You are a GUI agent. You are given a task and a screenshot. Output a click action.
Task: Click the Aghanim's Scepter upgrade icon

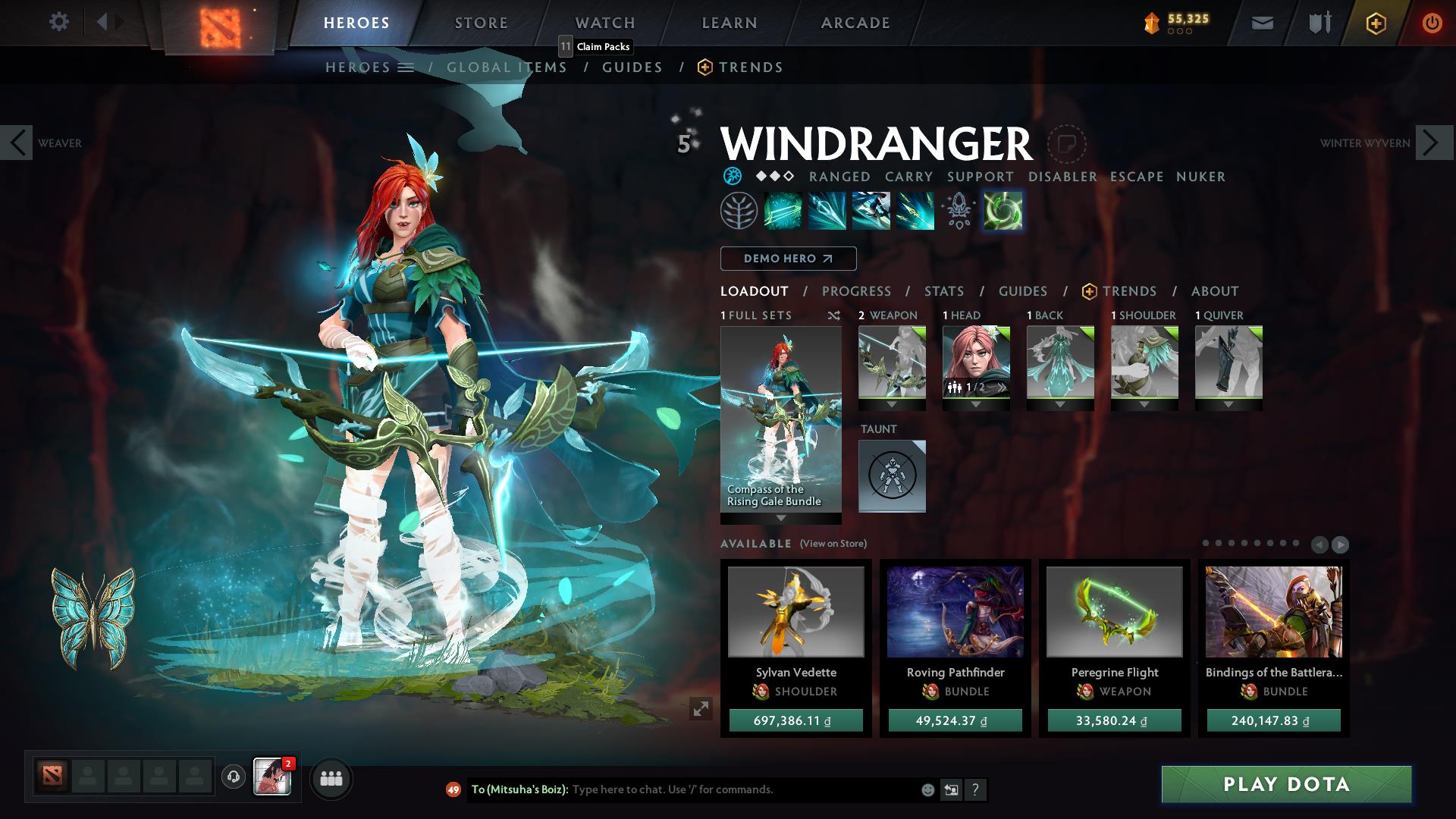959,211
